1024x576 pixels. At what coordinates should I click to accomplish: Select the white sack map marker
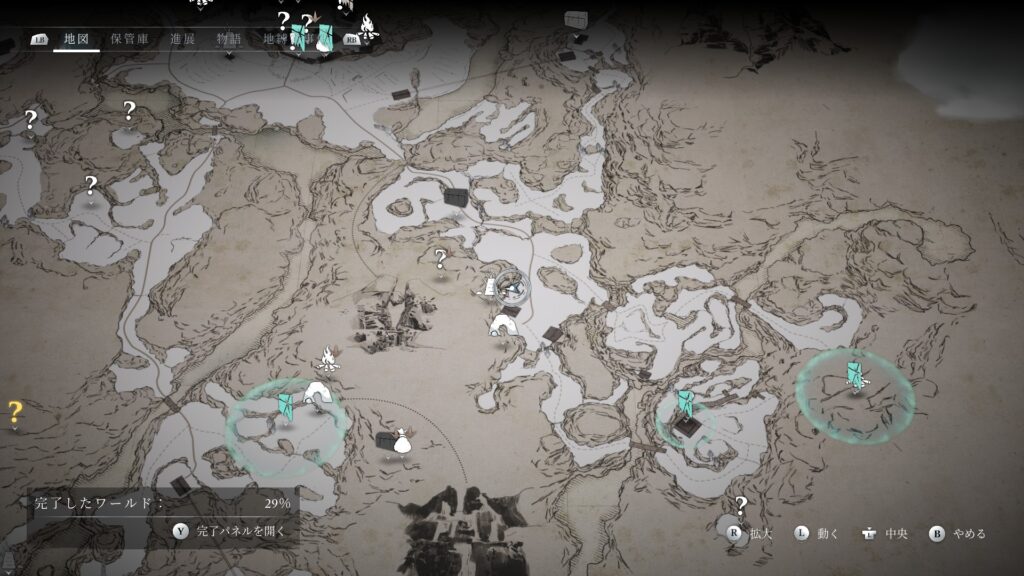(x=402, y=441)
